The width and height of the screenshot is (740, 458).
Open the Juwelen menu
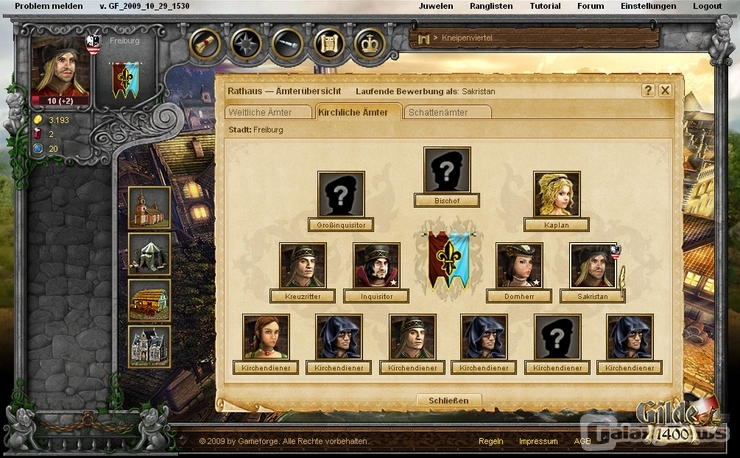click(x=435, y=6)
